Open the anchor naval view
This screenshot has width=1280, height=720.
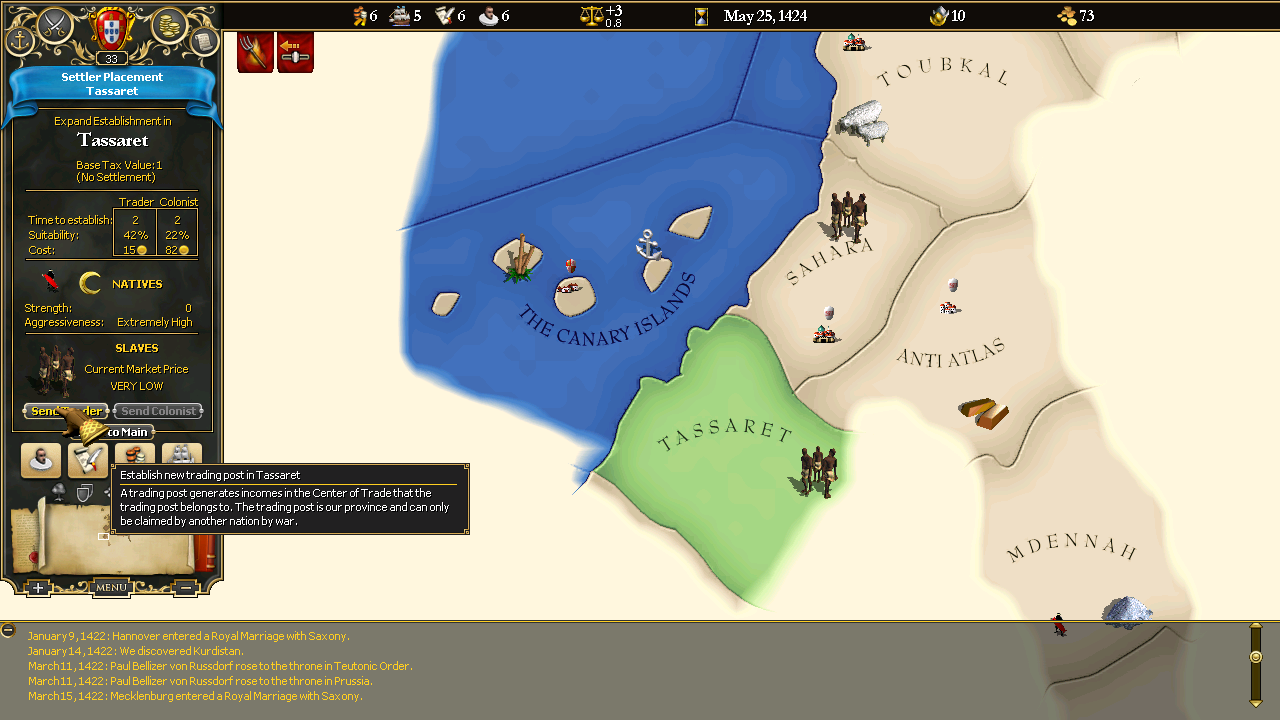tap(20, 41)
